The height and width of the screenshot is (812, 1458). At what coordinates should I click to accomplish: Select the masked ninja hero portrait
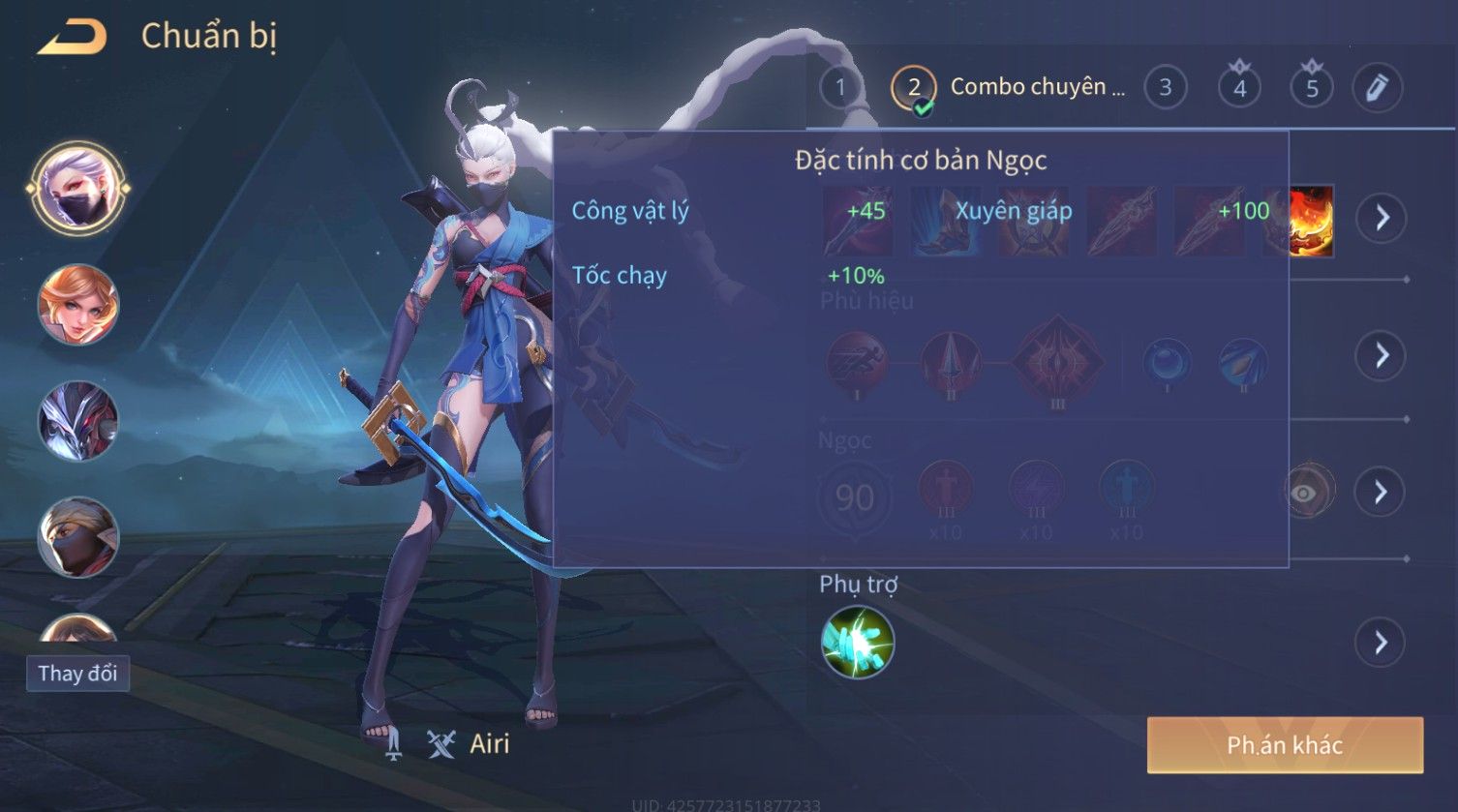(78, 536)
